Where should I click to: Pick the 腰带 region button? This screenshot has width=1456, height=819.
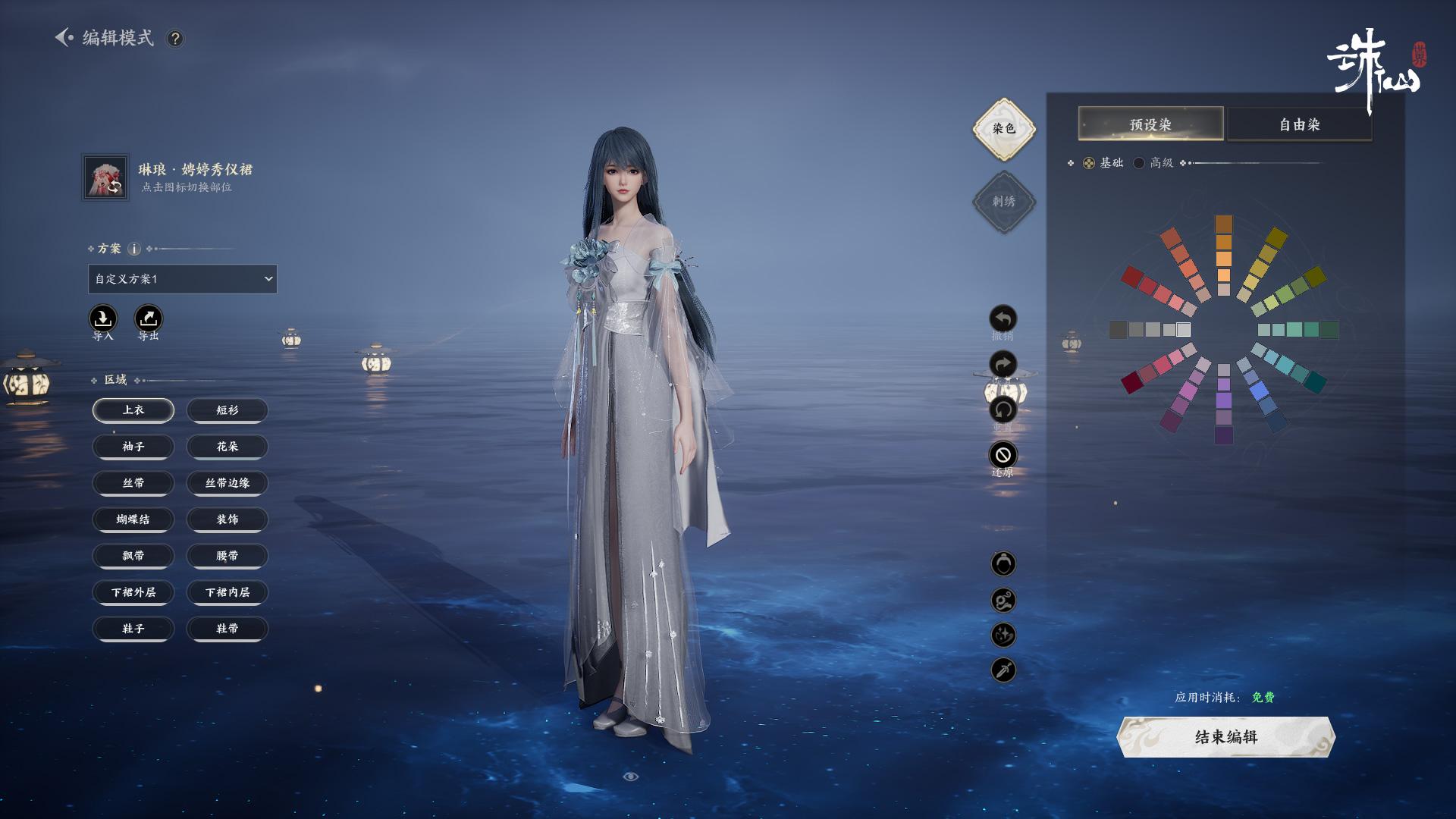point(227,556)
